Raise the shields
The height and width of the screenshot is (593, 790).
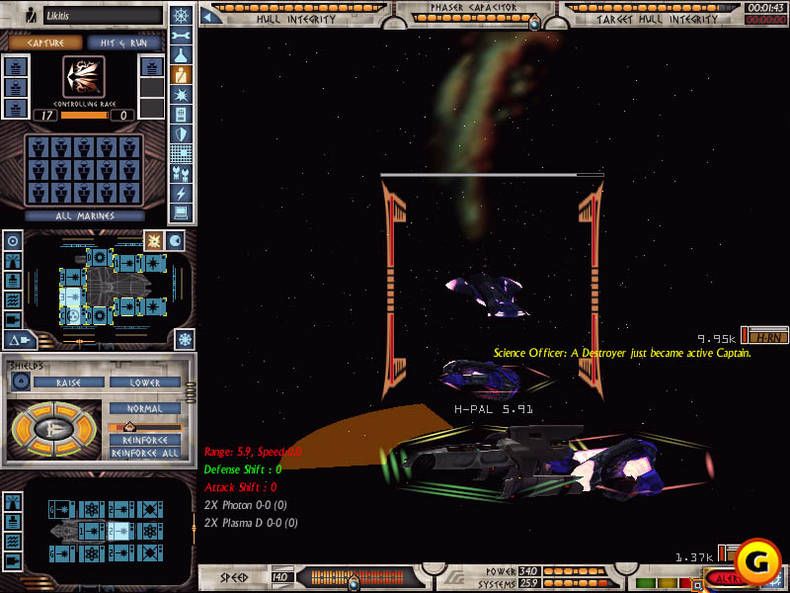[69, 382]
